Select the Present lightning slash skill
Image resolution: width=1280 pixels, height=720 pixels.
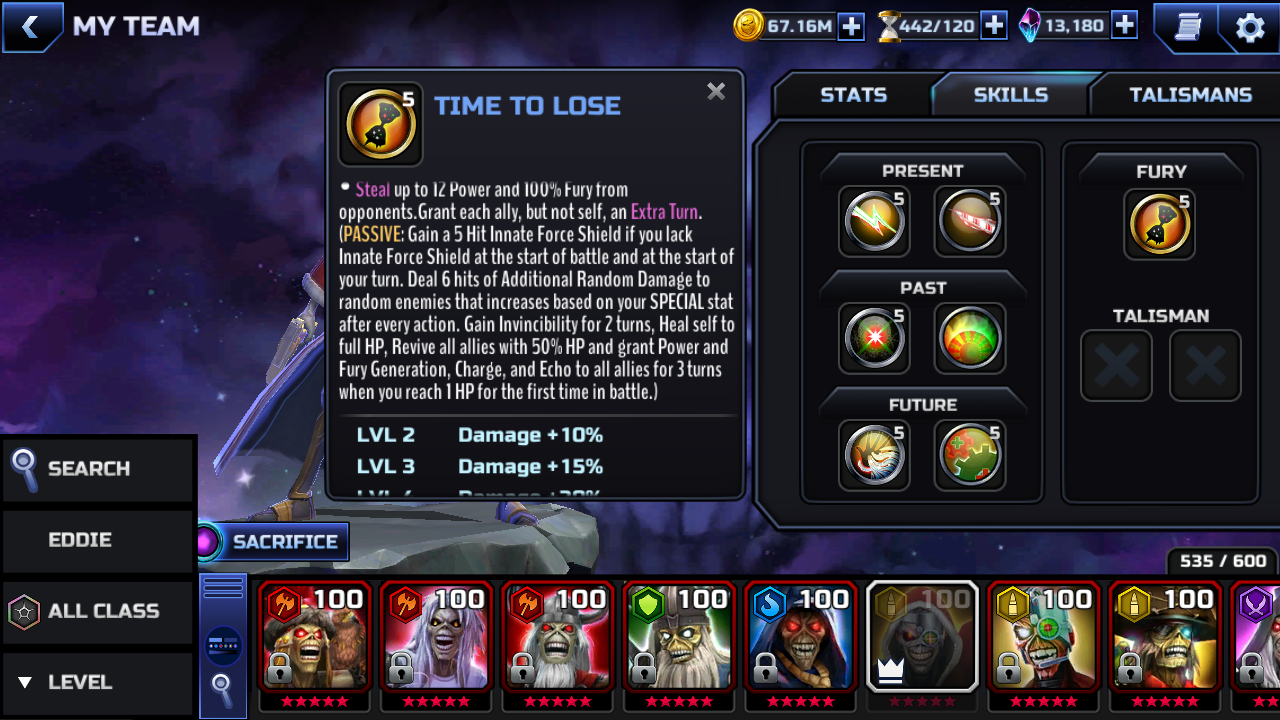click(873, 221)
